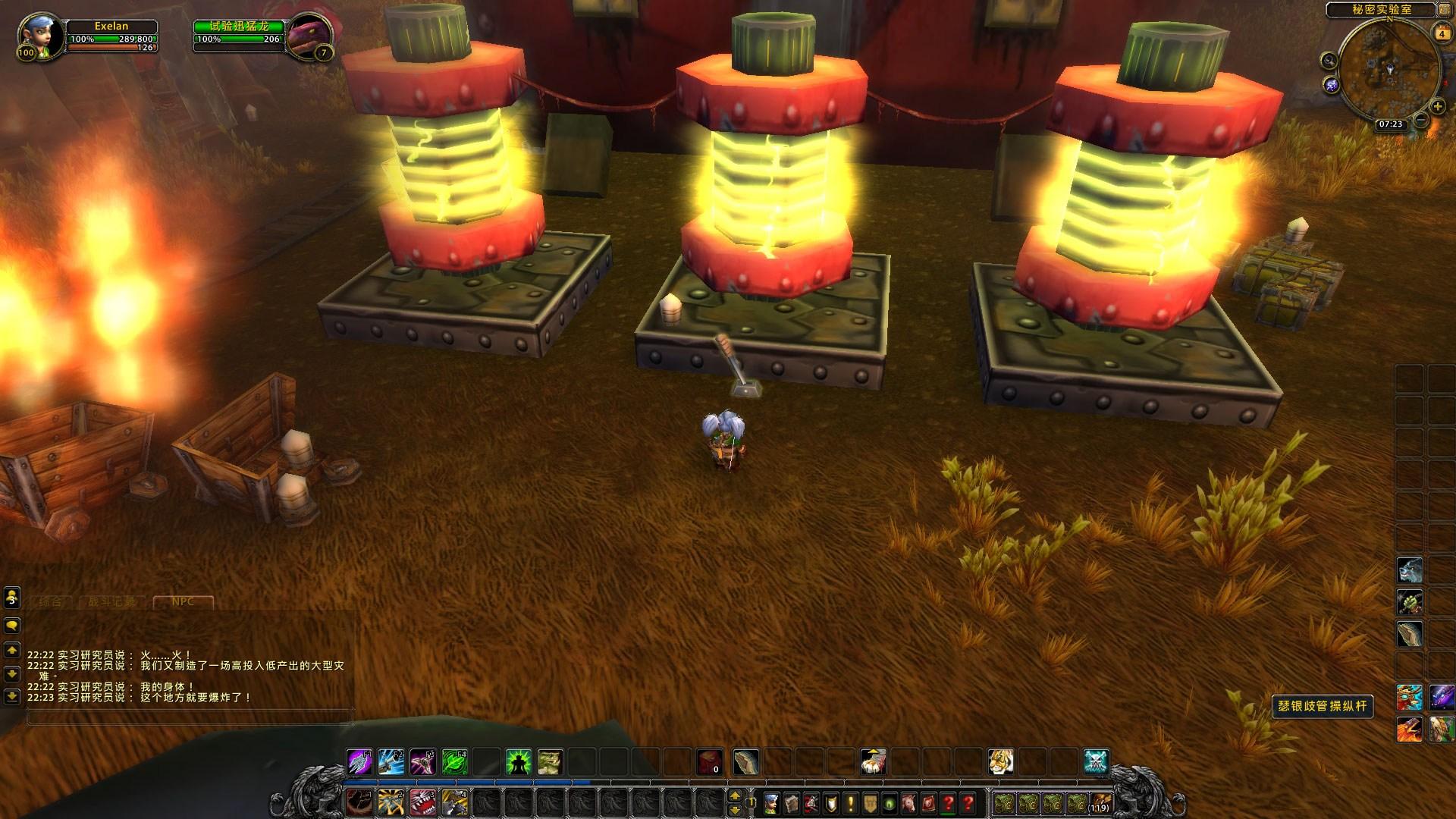Open the yellow exclamation quest log button
This screenshot has height=819, width=1456.
pos(851,803)
